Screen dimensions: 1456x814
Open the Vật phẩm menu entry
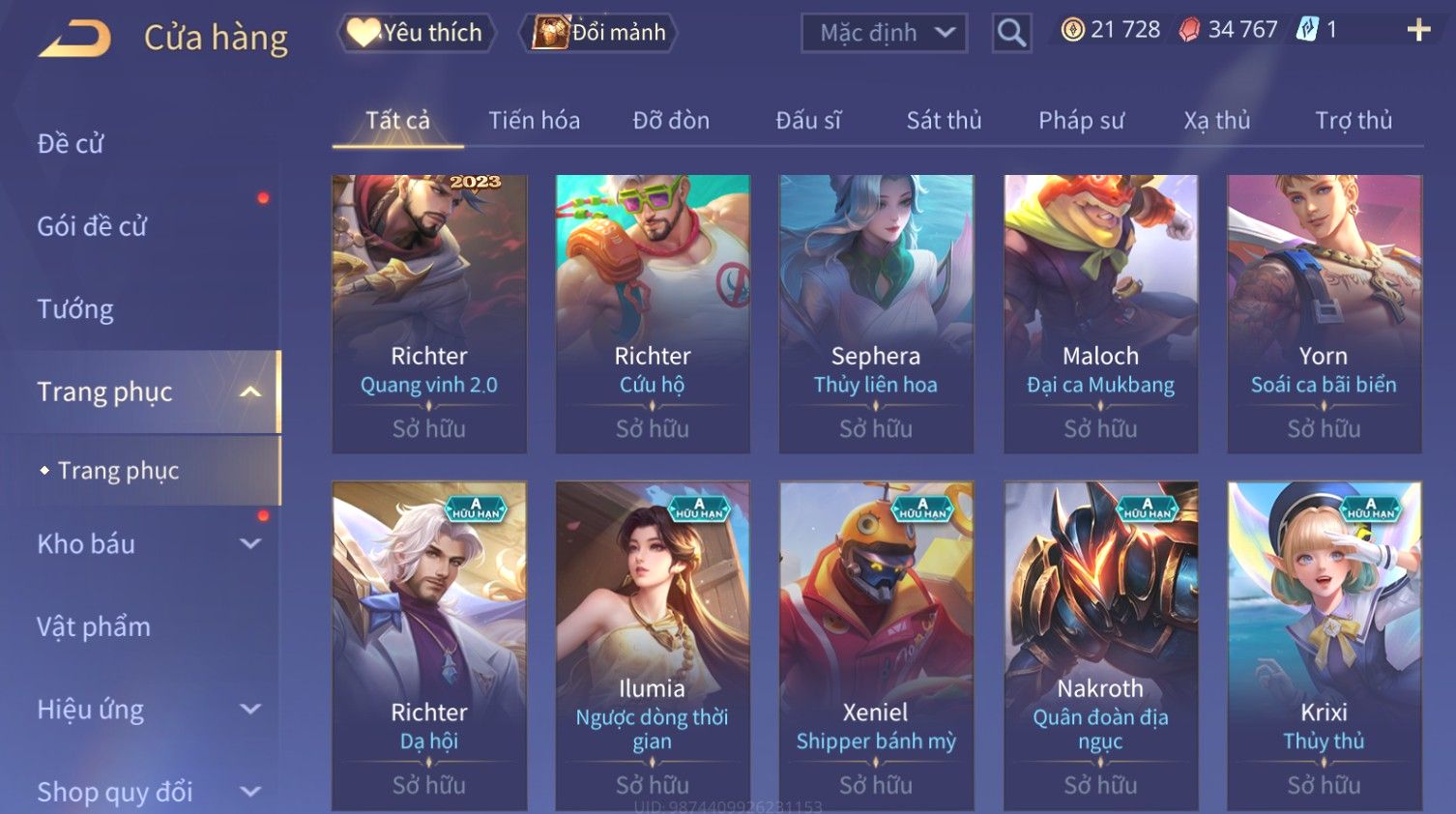tap(94, 627)
